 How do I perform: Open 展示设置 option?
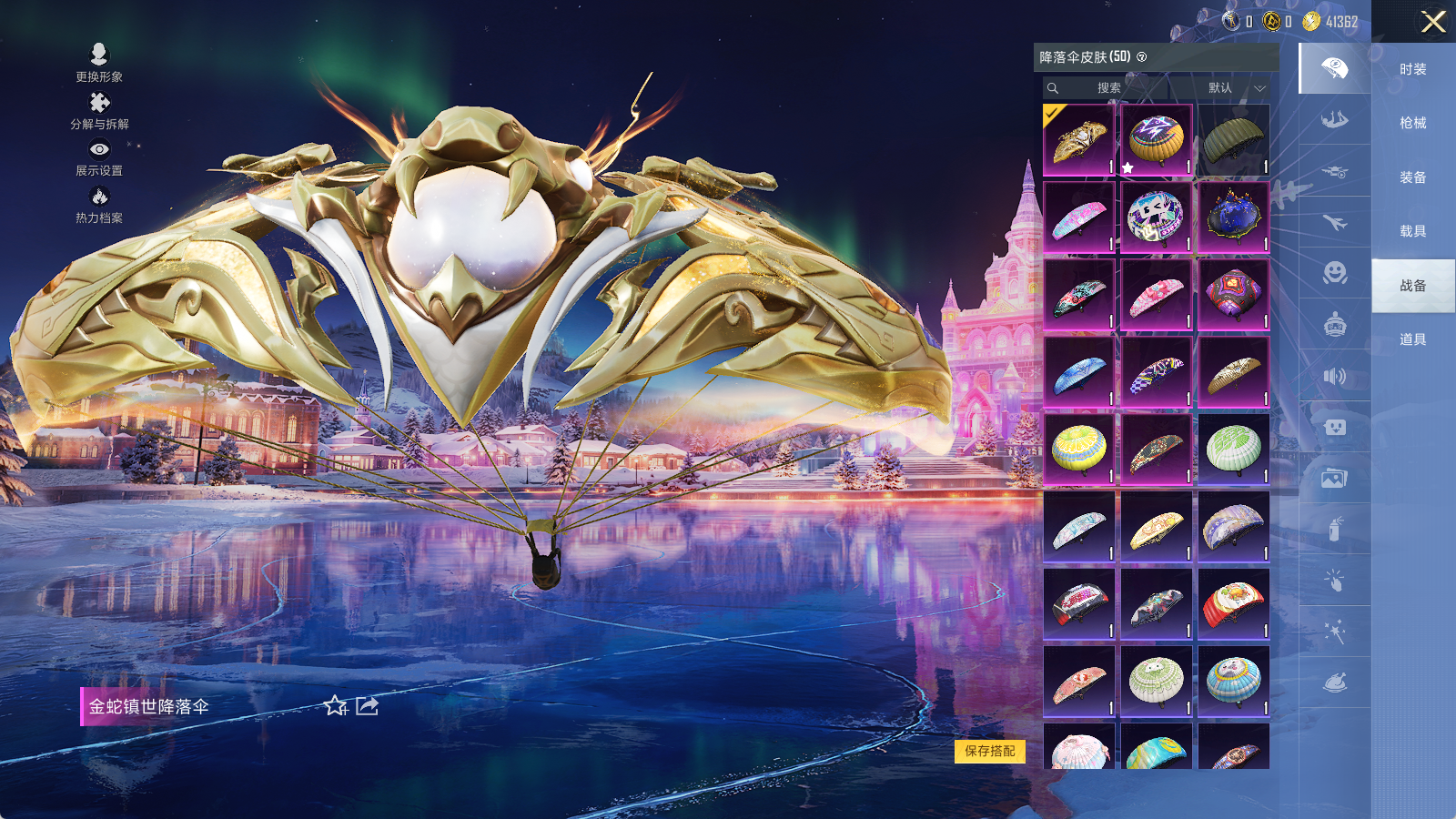pyautogui.click(x=99, y=157)
